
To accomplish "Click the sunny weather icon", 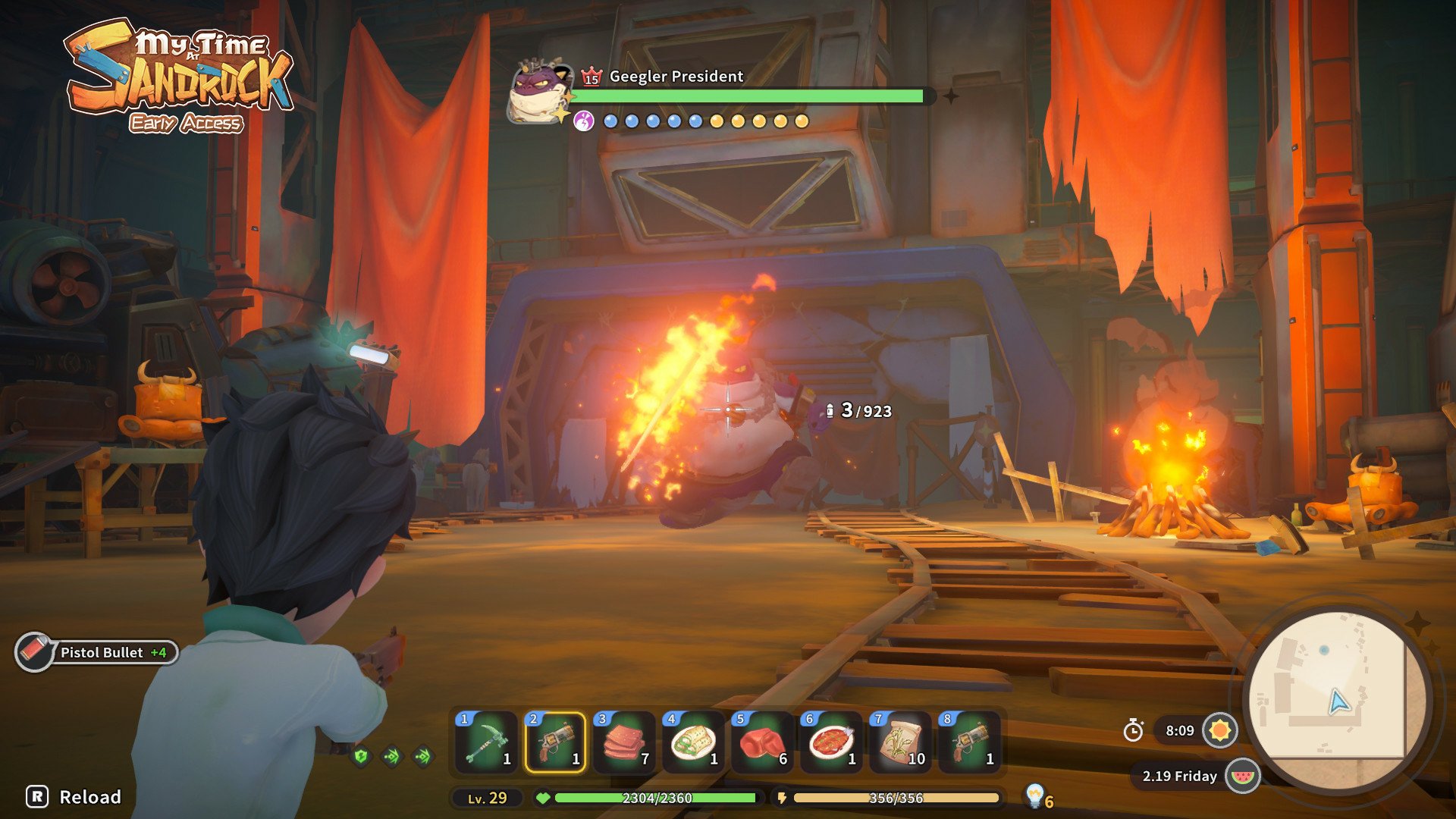I will (1220, 730).
